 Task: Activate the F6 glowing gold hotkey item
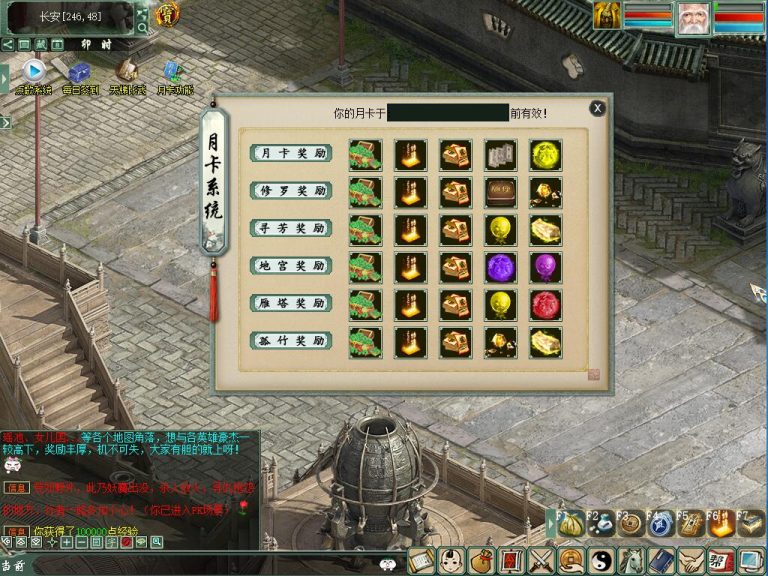(720, 524)
